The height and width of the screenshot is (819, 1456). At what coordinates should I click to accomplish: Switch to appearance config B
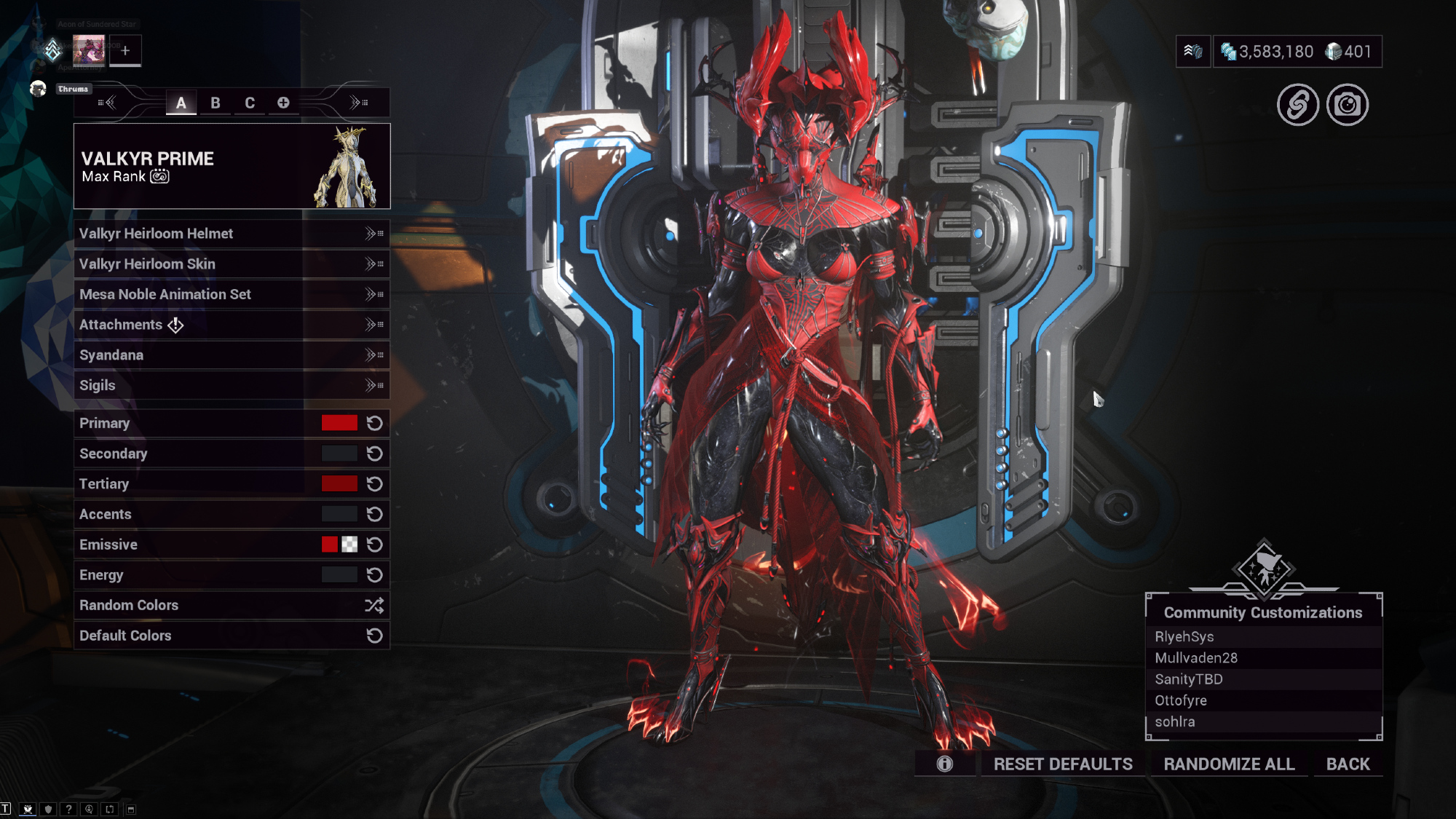tap(215, 103)
